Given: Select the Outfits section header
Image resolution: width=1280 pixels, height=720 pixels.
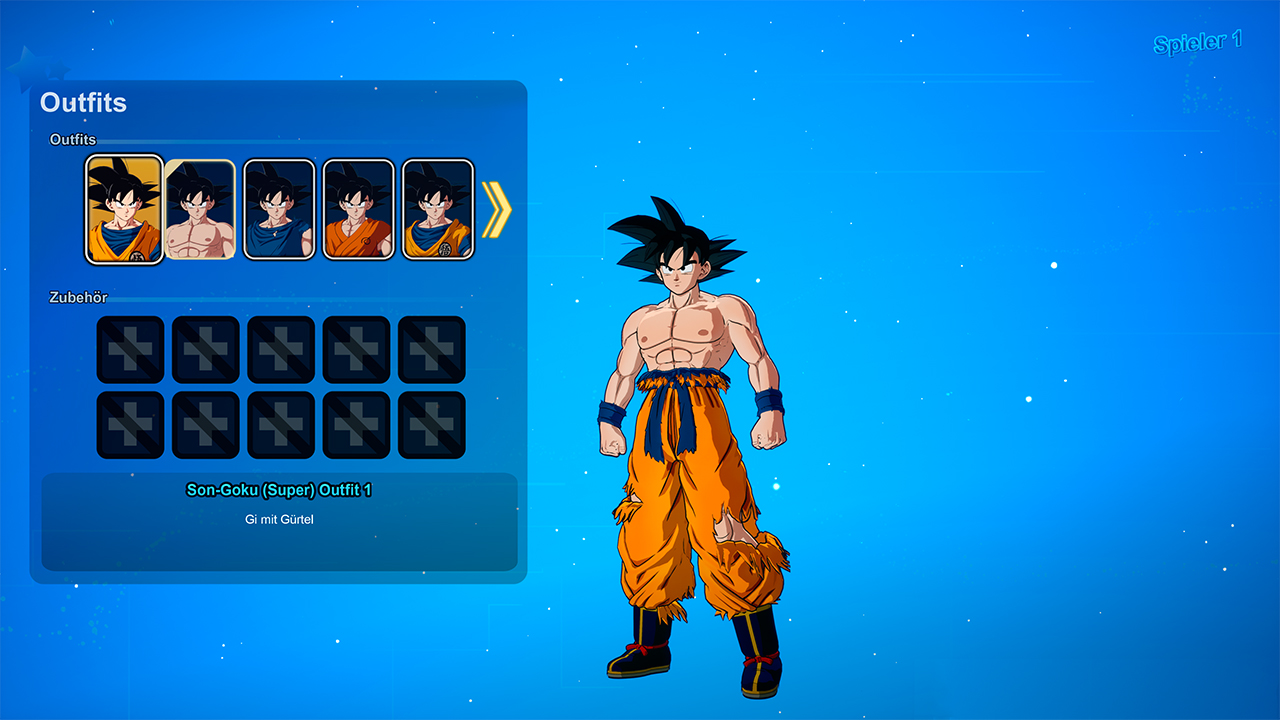Looking at the screenshot, I should tap(82, 103).
